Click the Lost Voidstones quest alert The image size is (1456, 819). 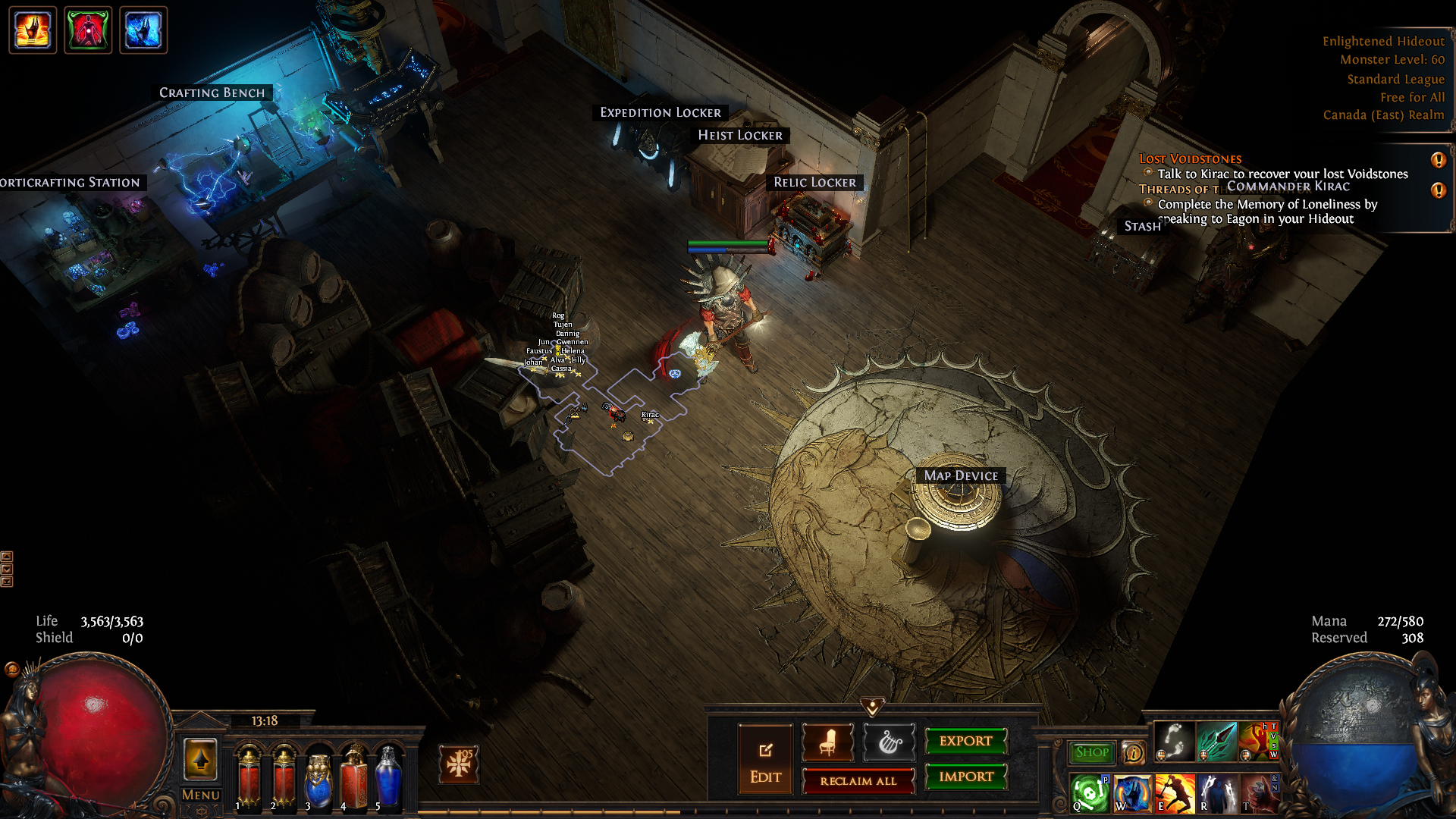point(1438,160)
